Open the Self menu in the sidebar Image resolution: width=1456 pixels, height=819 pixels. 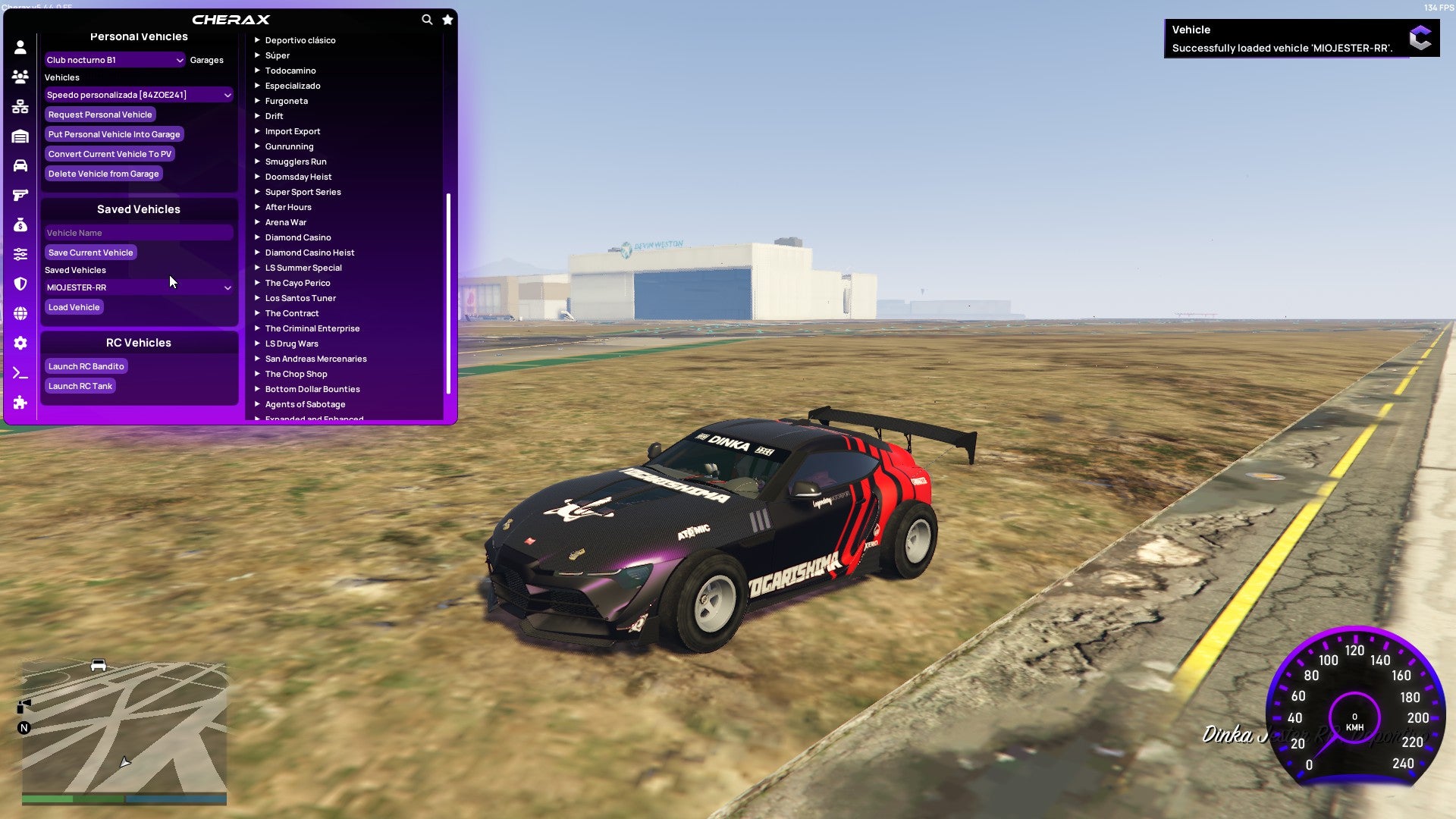click(20, 46)
